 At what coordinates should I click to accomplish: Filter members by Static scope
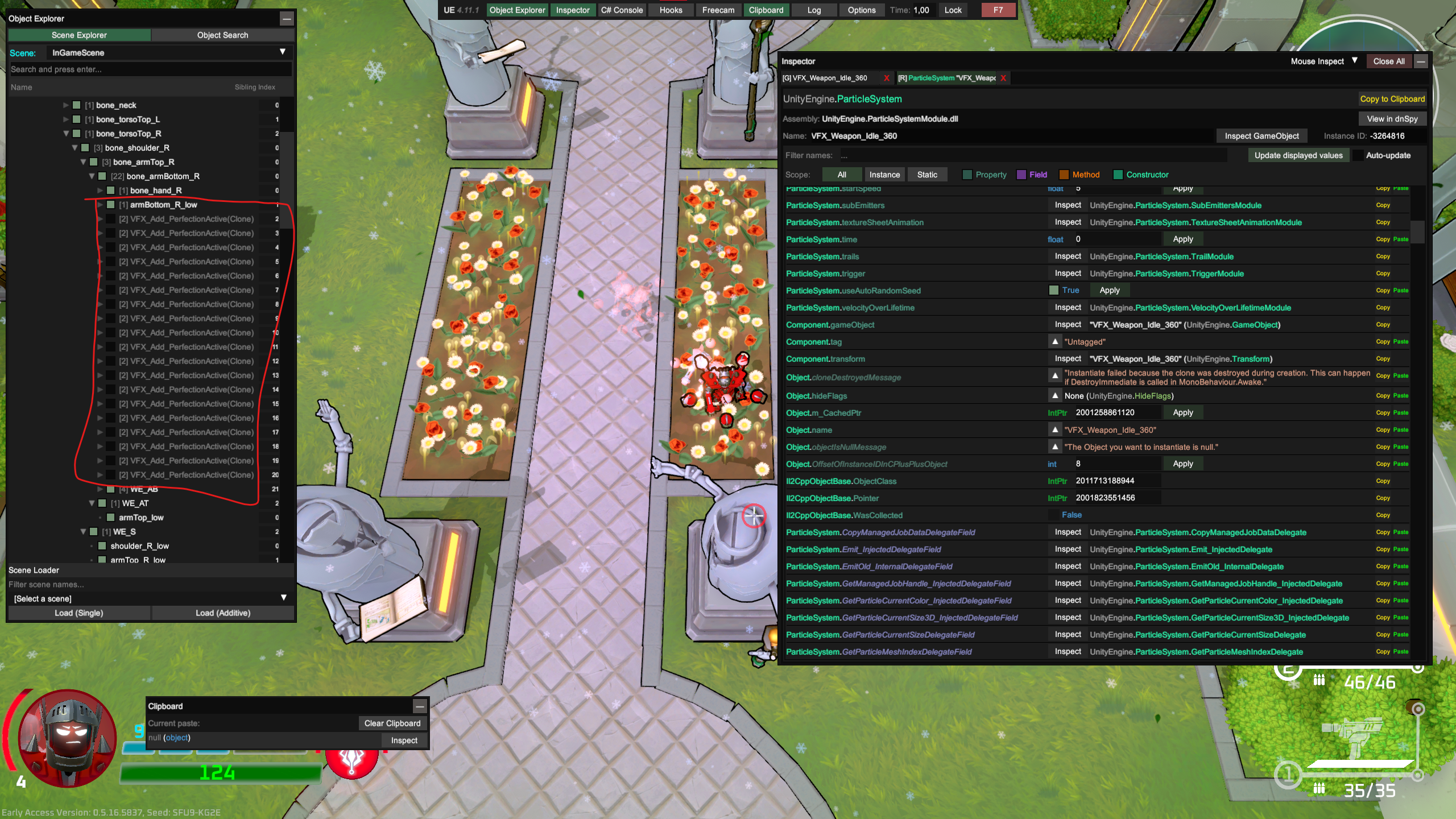(x=926, y=175)
